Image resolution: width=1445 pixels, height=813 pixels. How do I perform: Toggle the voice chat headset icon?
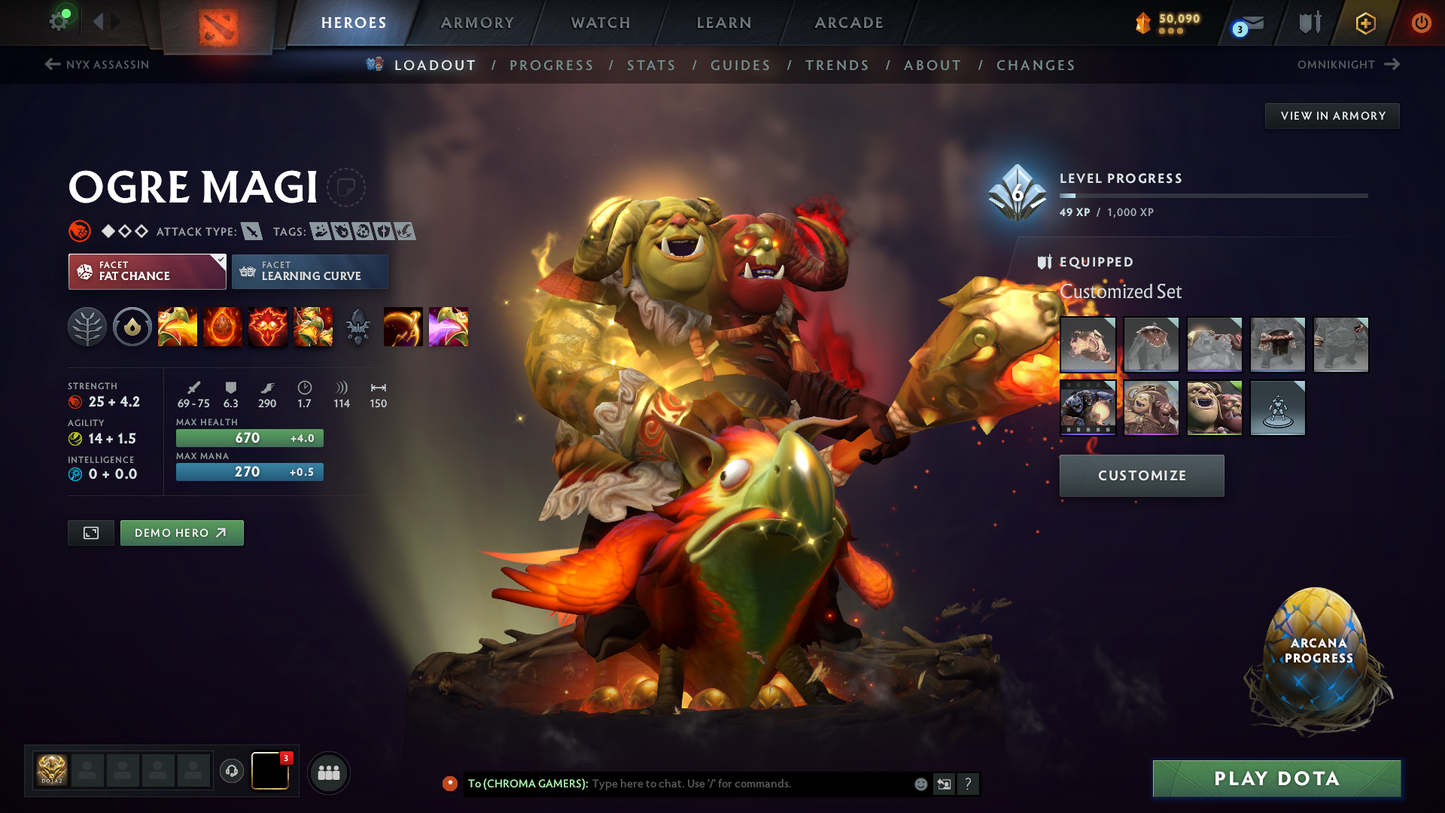click(x=231, y=770)
